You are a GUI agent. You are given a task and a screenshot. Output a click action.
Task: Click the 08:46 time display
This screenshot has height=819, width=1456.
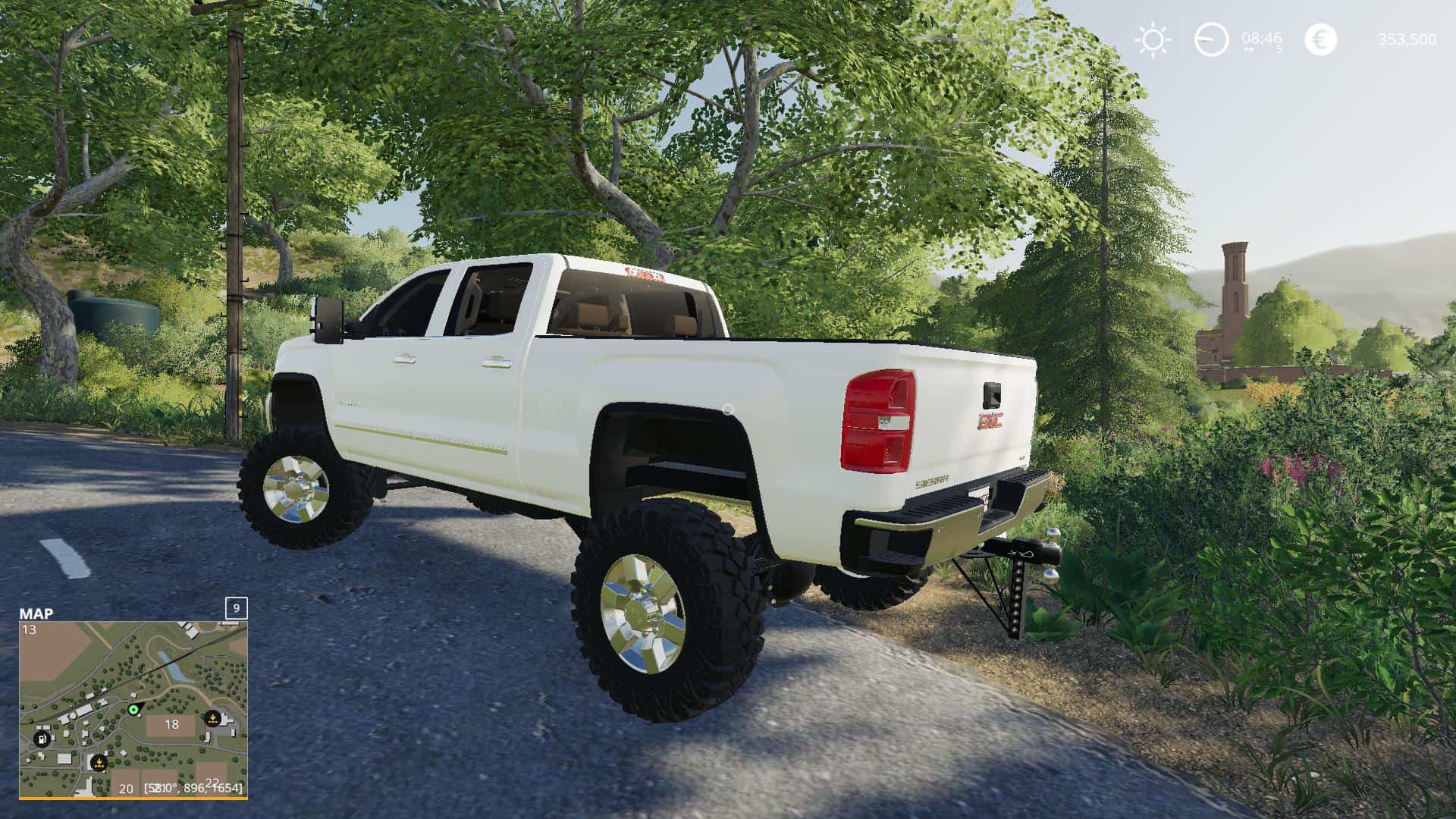pos(1260,37)
